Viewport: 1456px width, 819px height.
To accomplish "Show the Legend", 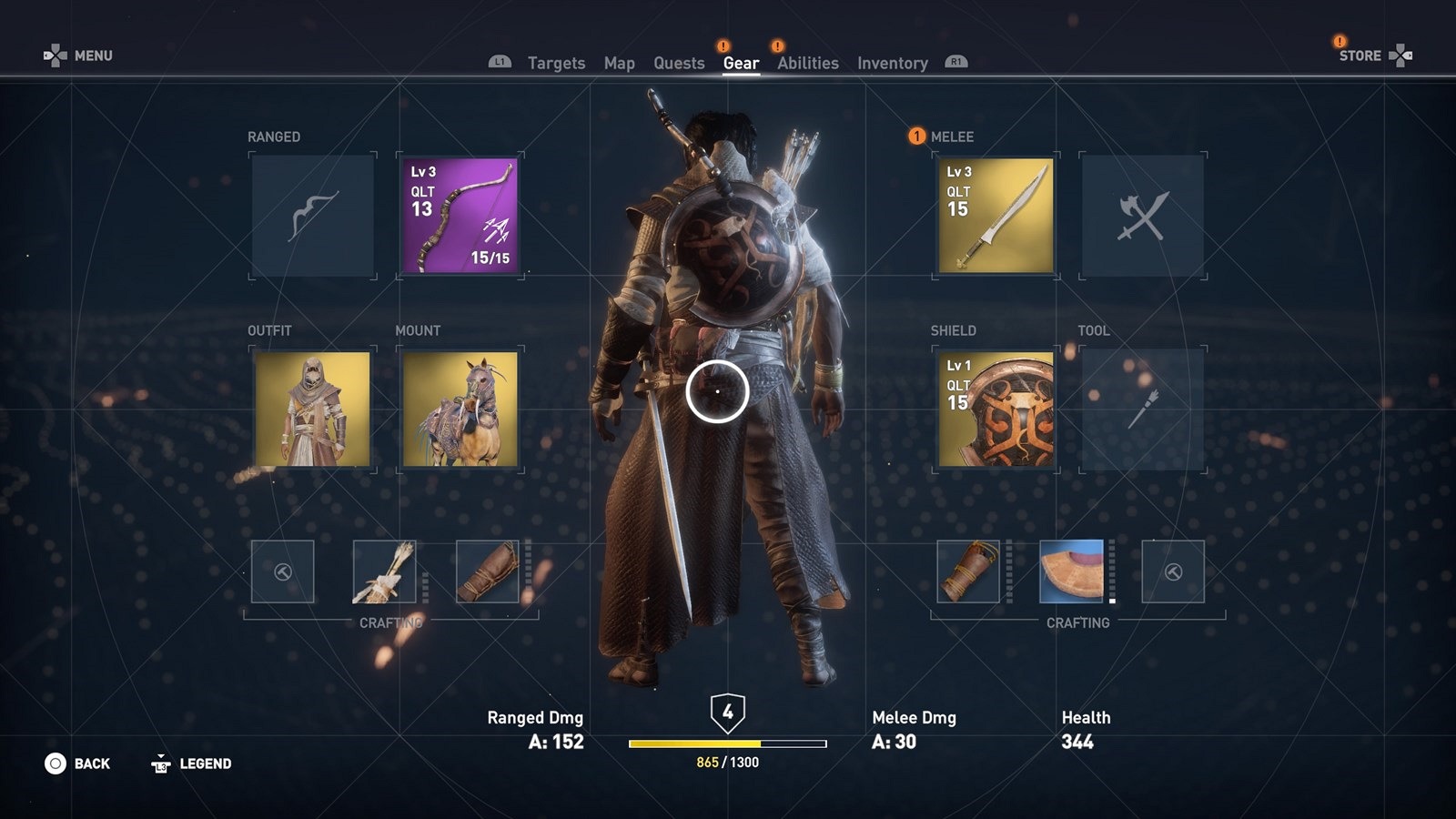I will tap(192, 763).
